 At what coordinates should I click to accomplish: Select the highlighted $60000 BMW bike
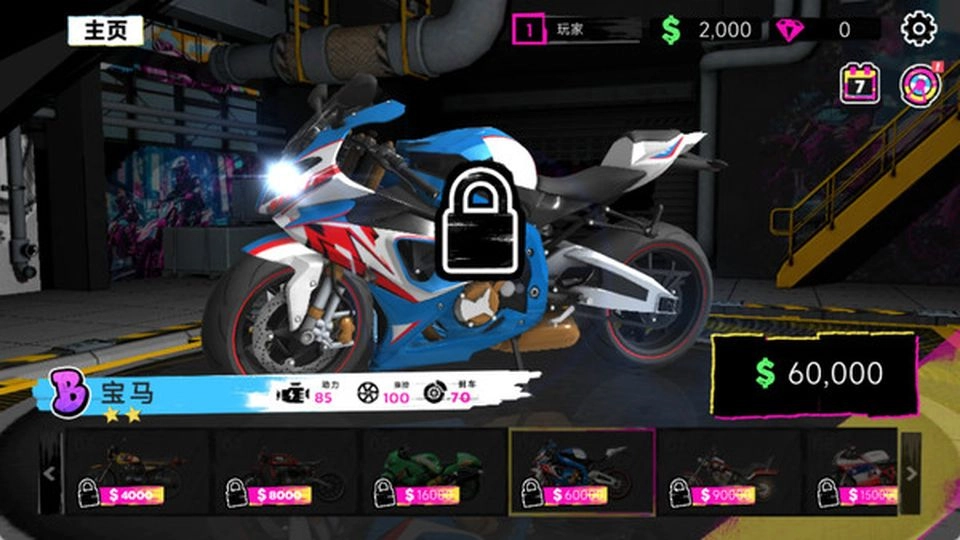(x=581, y=473)
